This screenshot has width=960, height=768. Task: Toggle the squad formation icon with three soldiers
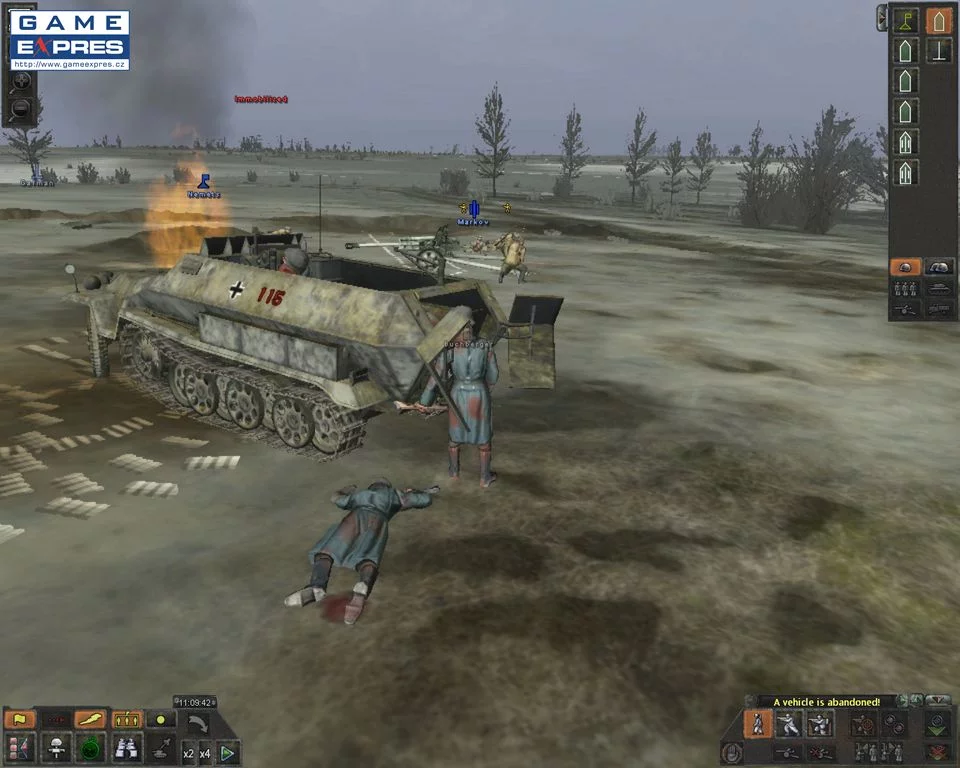point(126,719)
